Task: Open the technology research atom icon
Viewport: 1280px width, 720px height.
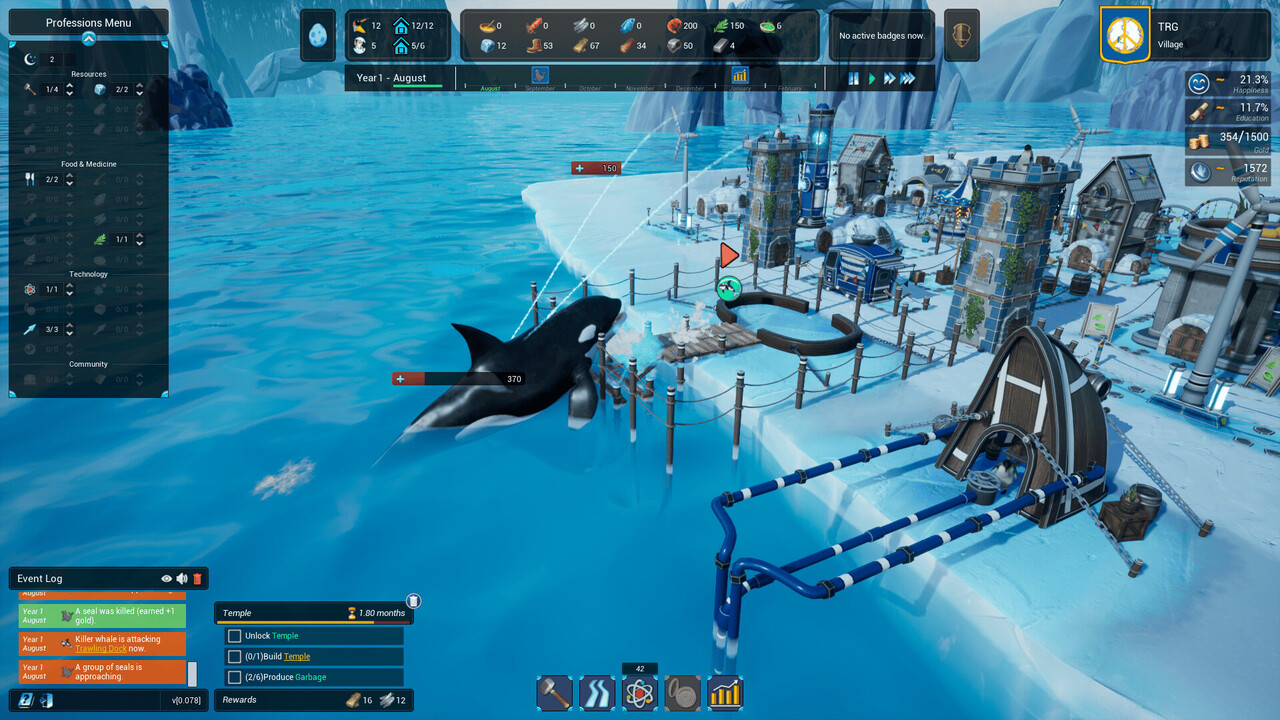Action: coord(640,692)
